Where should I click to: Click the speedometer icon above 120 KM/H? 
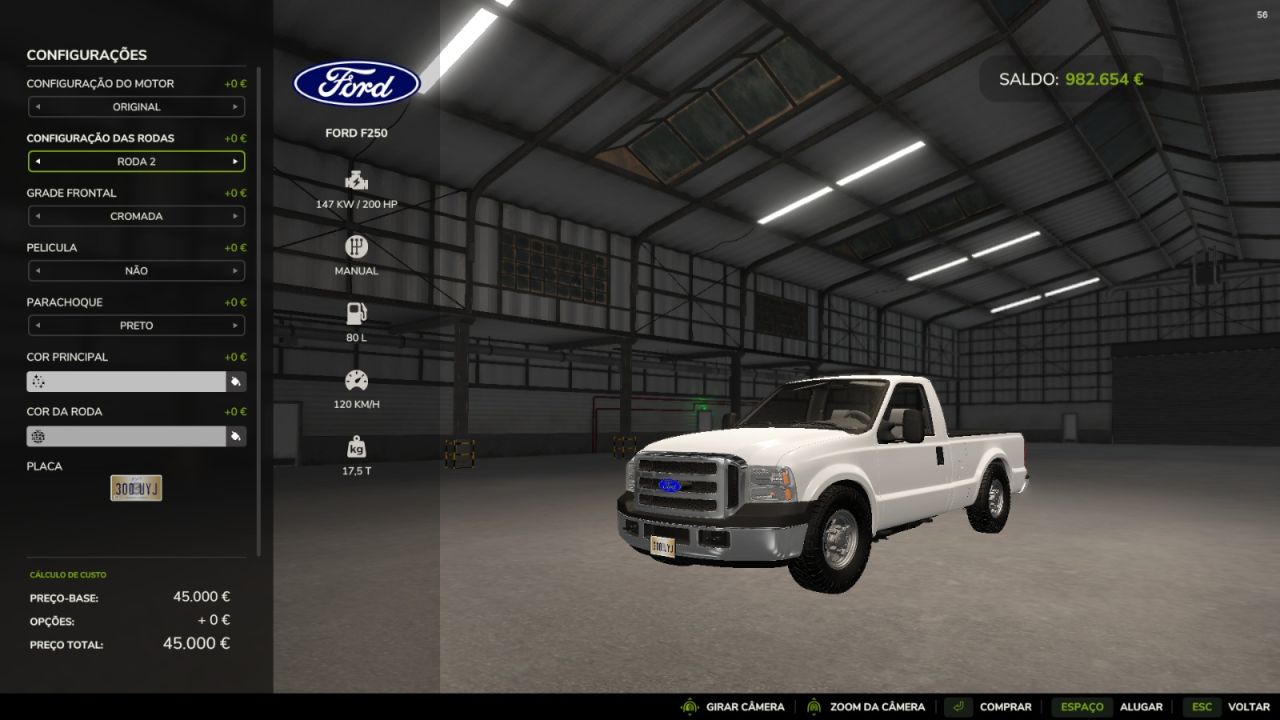pos(356,380)
